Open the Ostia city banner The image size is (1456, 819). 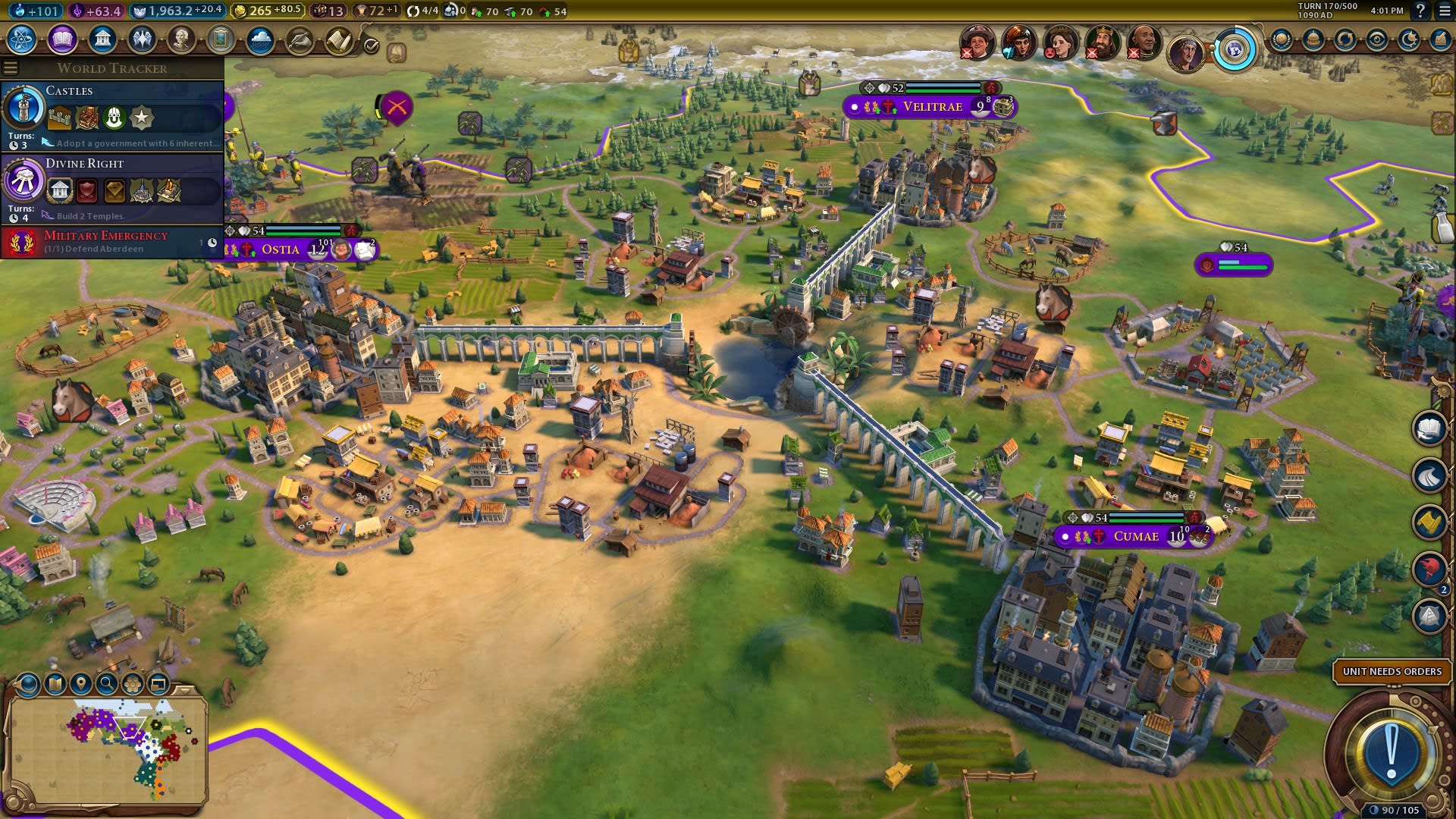pos(281,249)
